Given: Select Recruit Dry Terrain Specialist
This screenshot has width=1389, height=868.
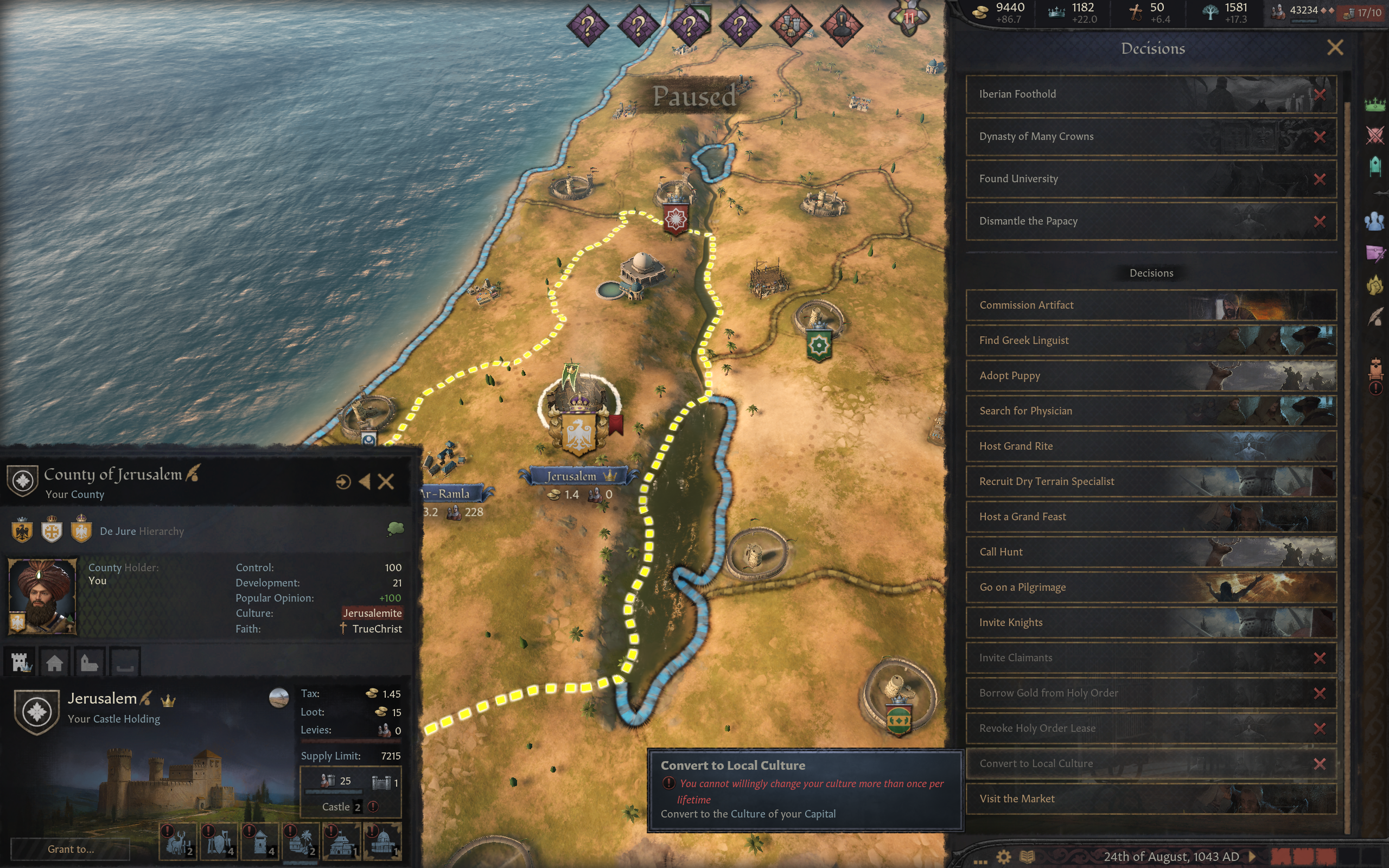Looking at the screenshot, I should [1150, 482].
